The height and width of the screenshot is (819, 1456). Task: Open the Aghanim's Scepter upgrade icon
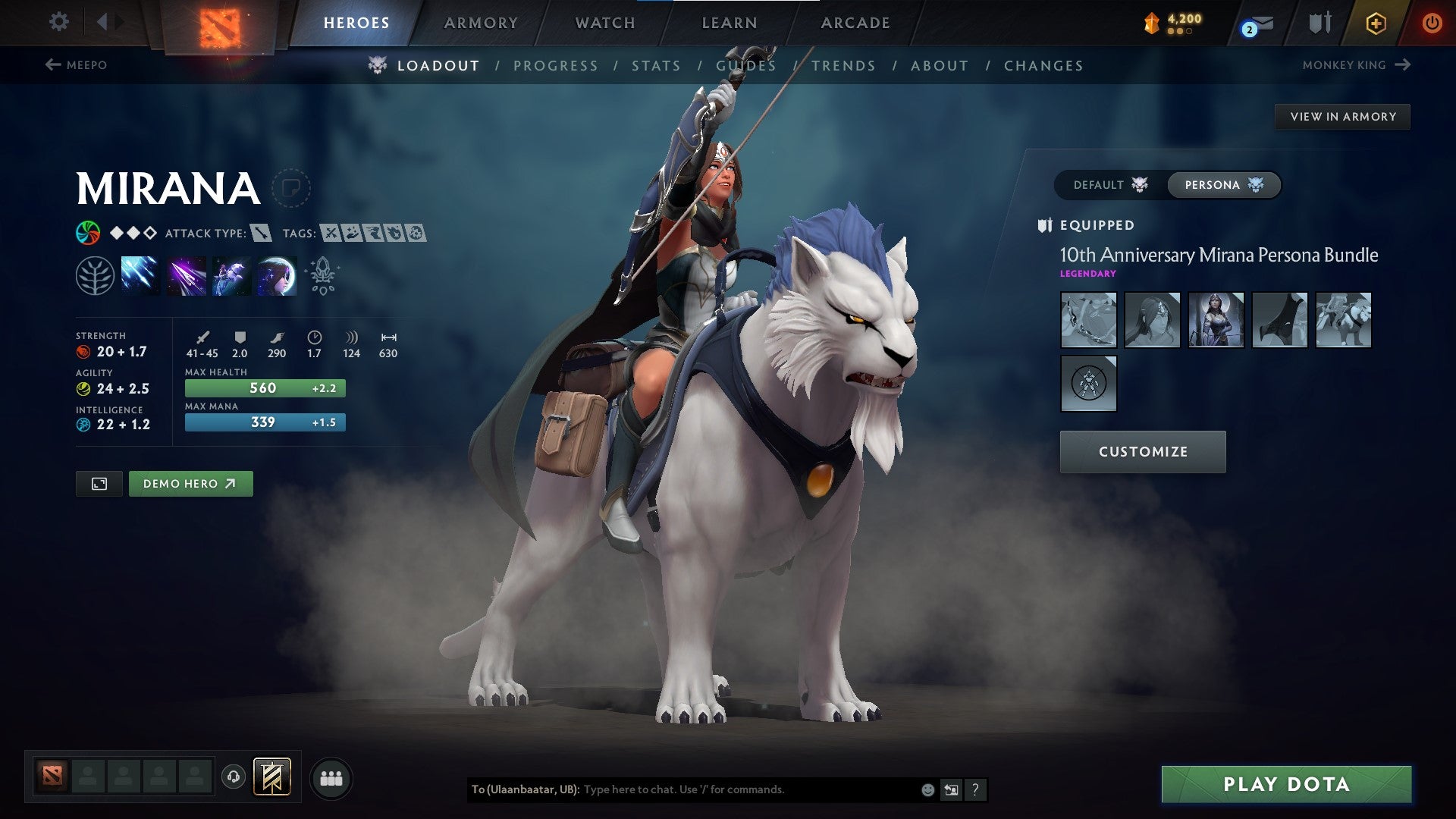(x=322, y=275)
